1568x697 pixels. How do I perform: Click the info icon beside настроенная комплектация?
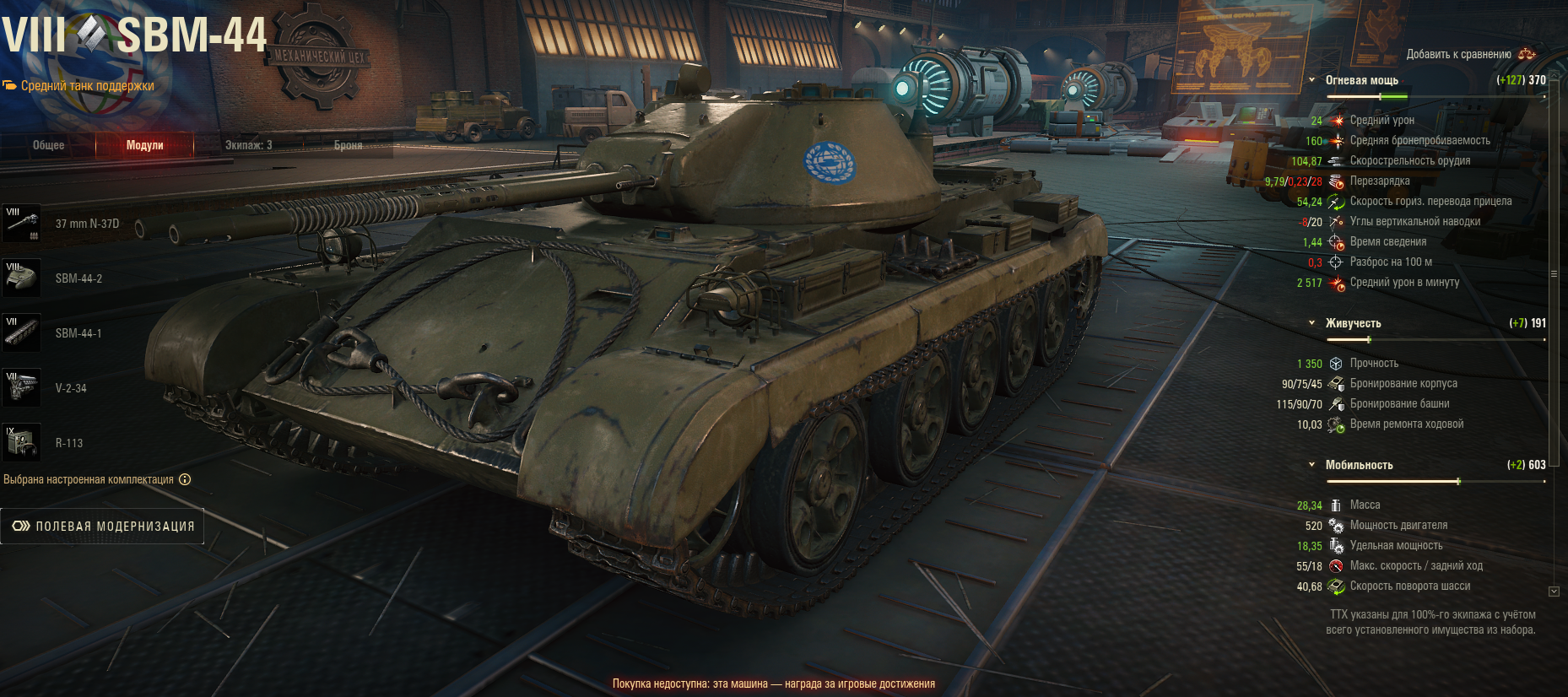pos(185,479)
